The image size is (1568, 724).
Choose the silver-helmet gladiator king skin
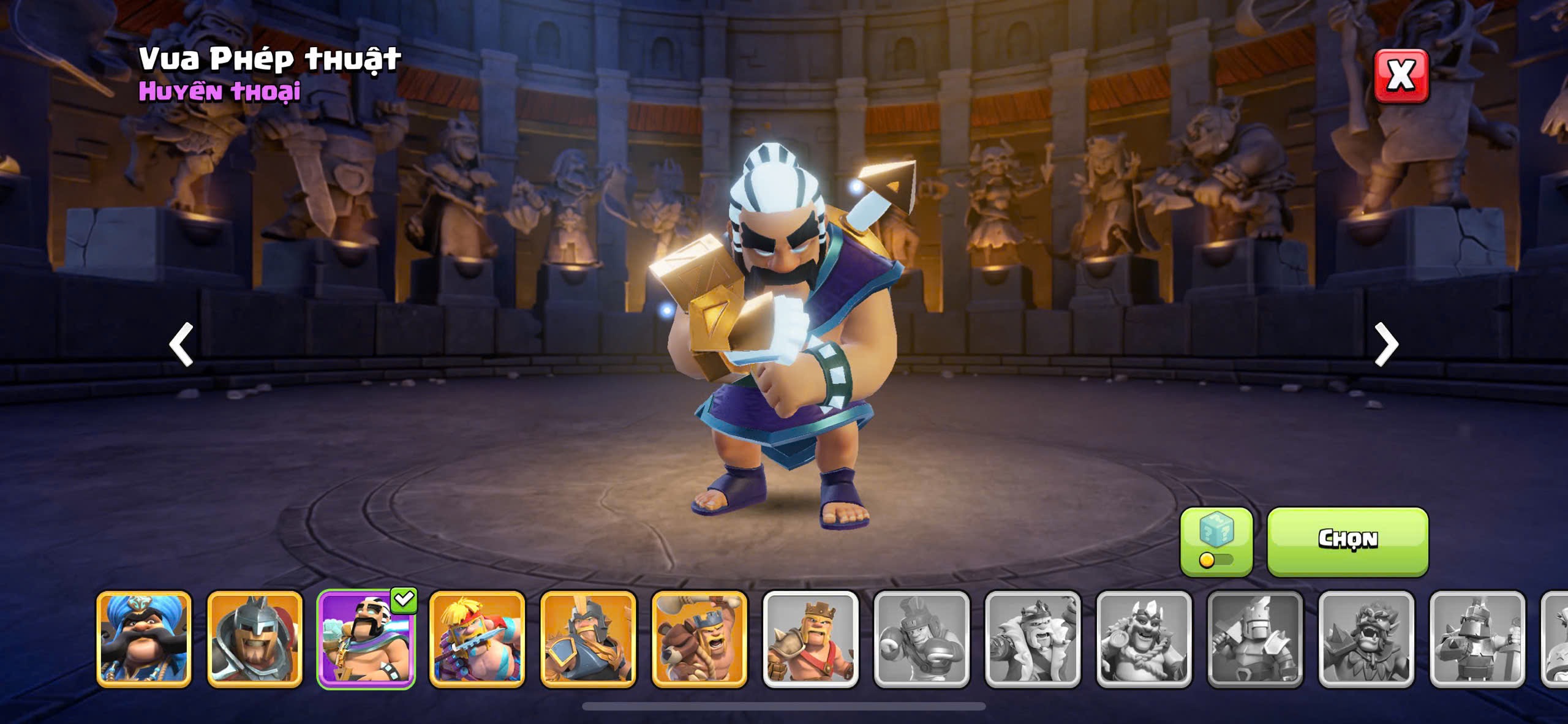(x=255, y=638)
